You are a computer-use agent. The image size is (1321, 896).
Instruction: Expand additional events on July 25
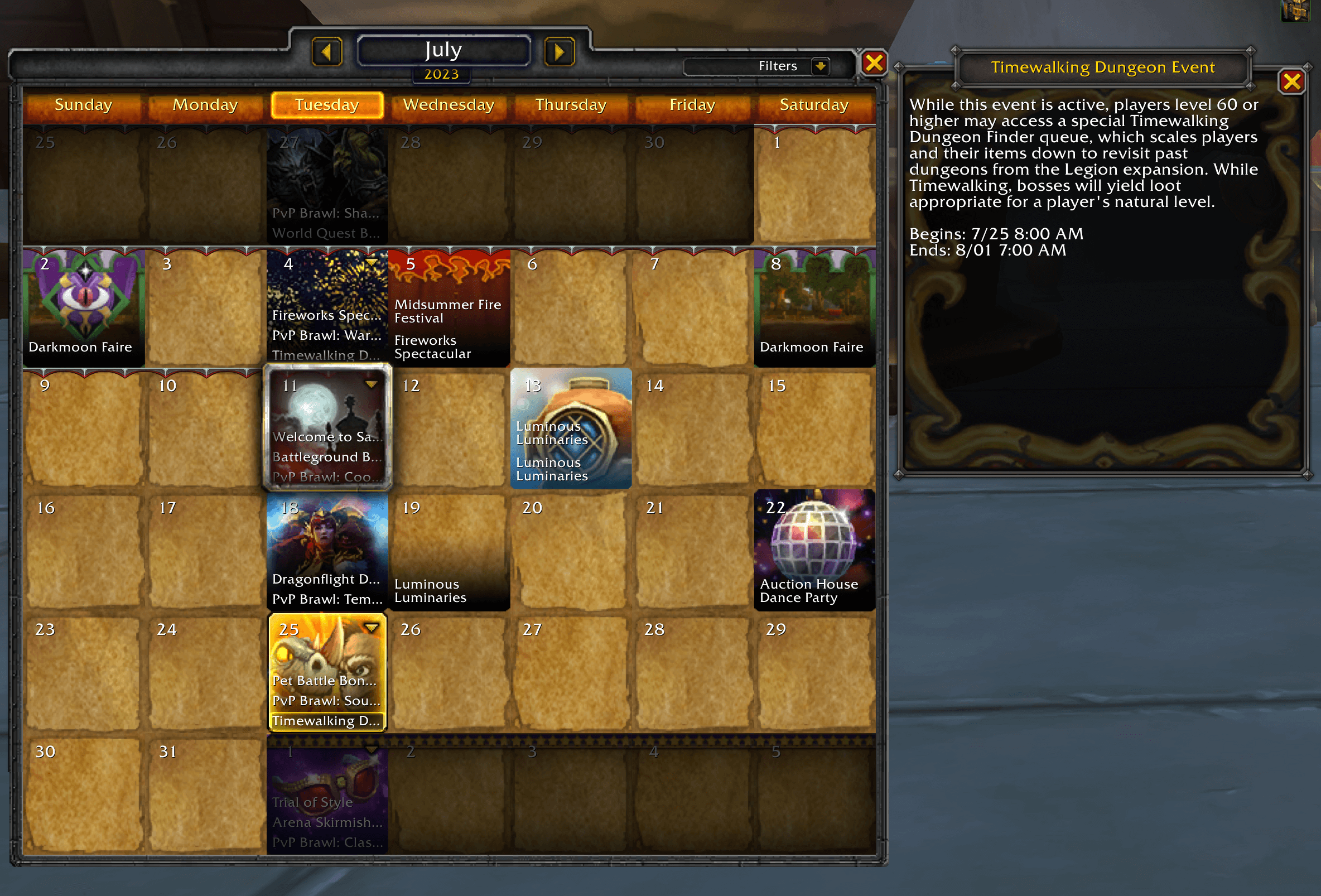372,628
